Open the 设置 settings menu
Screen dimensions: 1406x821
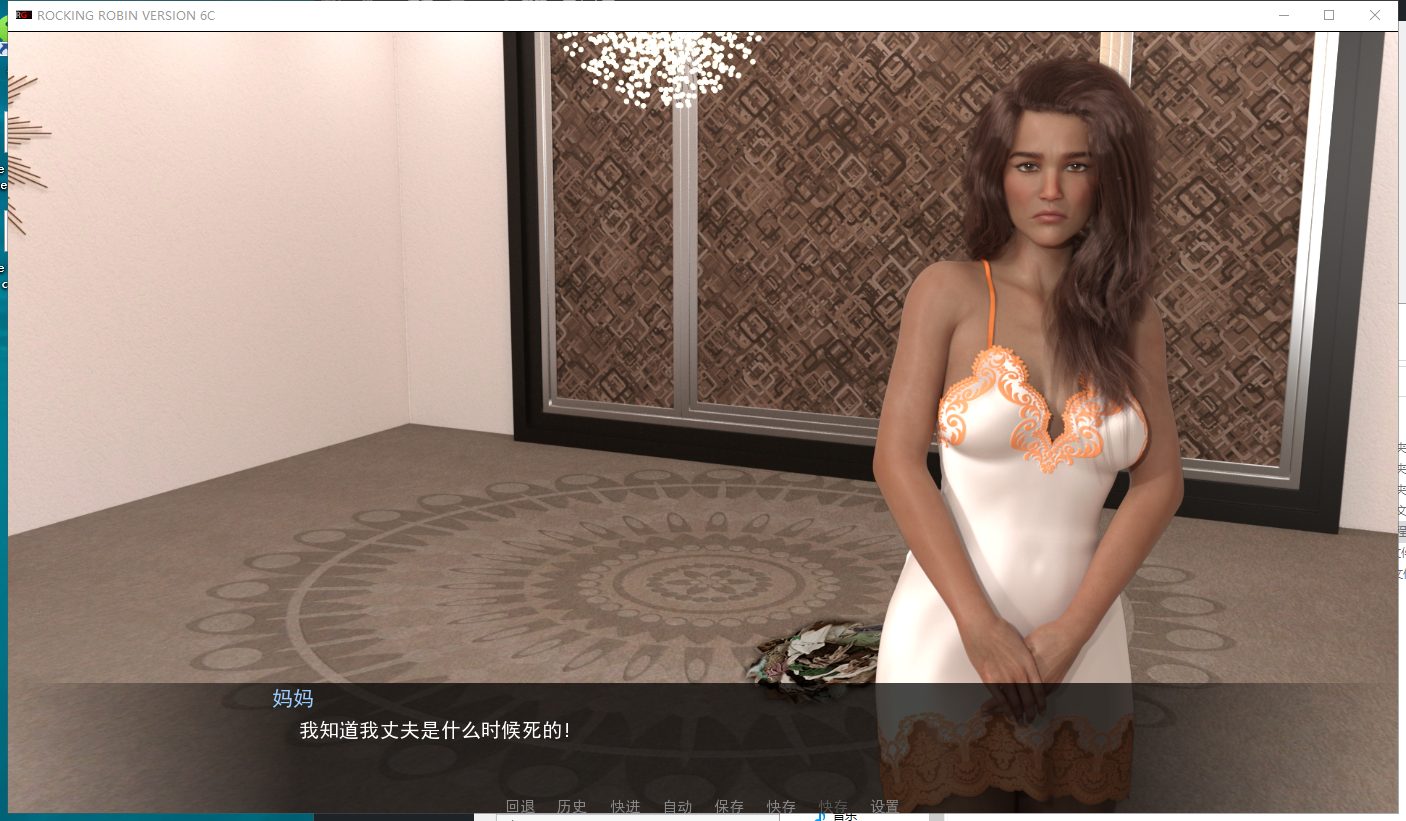click(883, 806)
